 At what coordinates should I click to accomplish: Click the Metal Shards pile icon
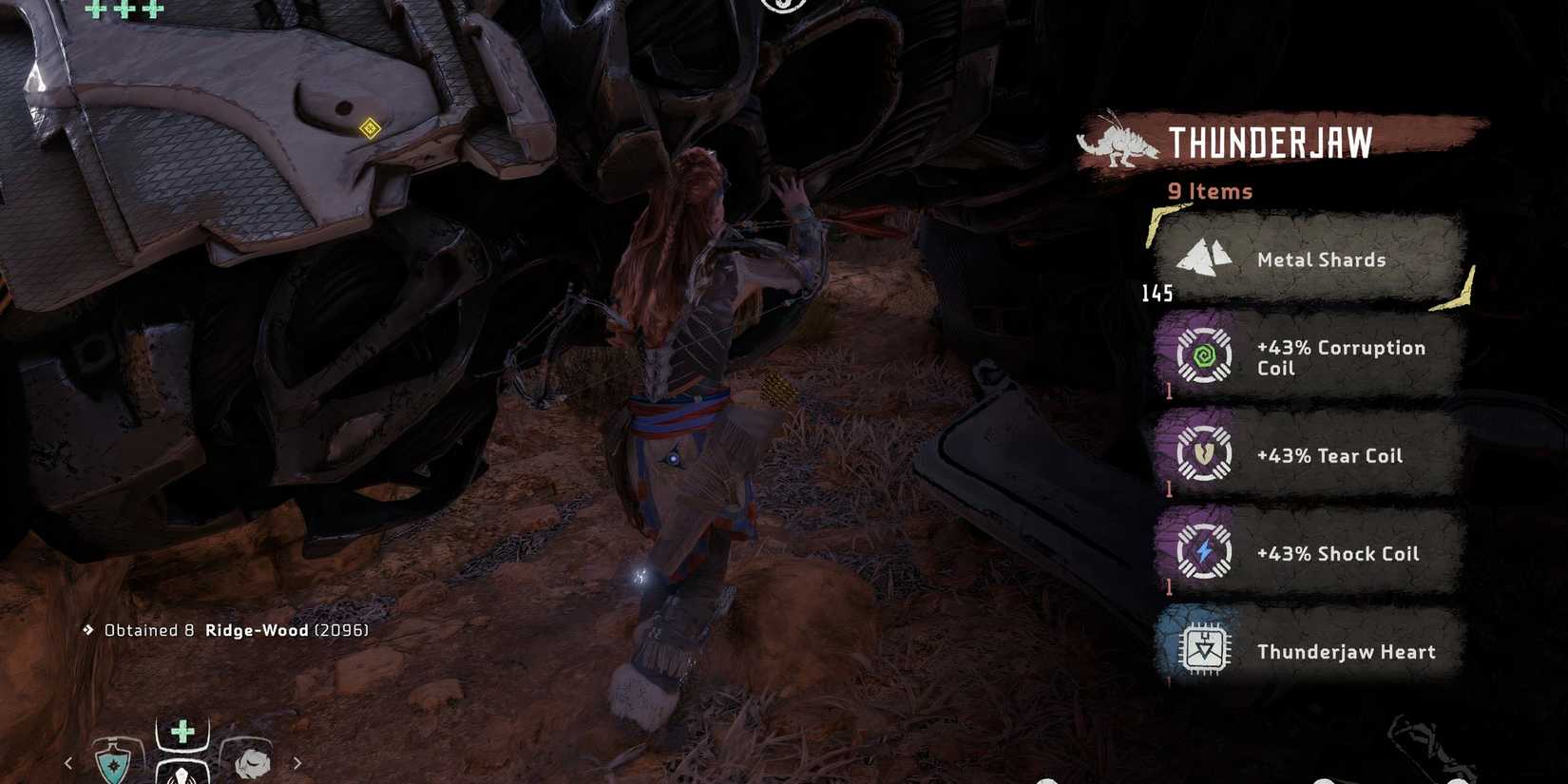1205,258
